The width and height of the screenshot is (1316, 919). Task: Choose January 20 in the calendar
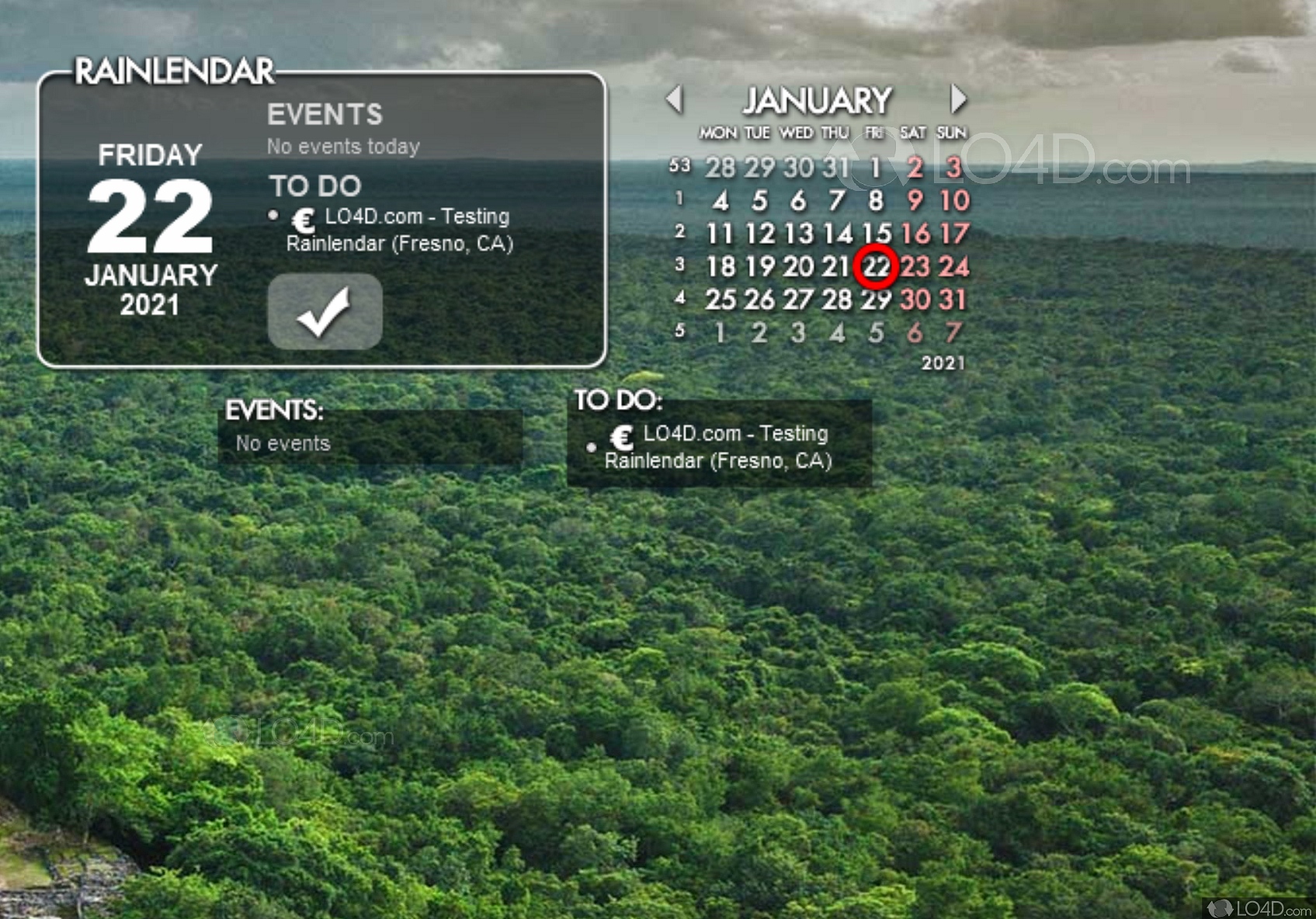click(x=798, y=267)
